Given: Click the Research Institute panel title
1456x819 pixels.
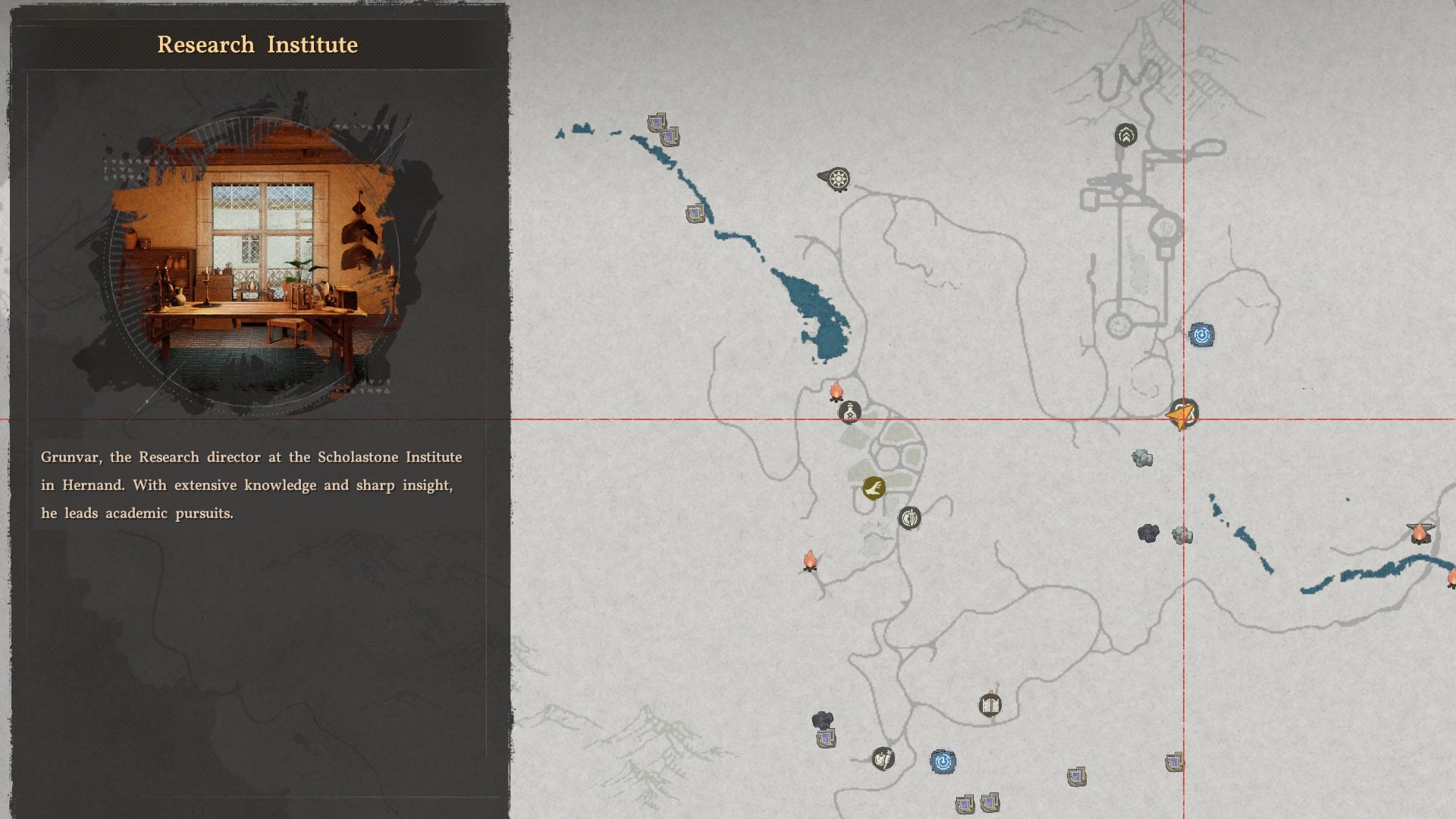Looking at the screenshot, I should coord(257,44).
